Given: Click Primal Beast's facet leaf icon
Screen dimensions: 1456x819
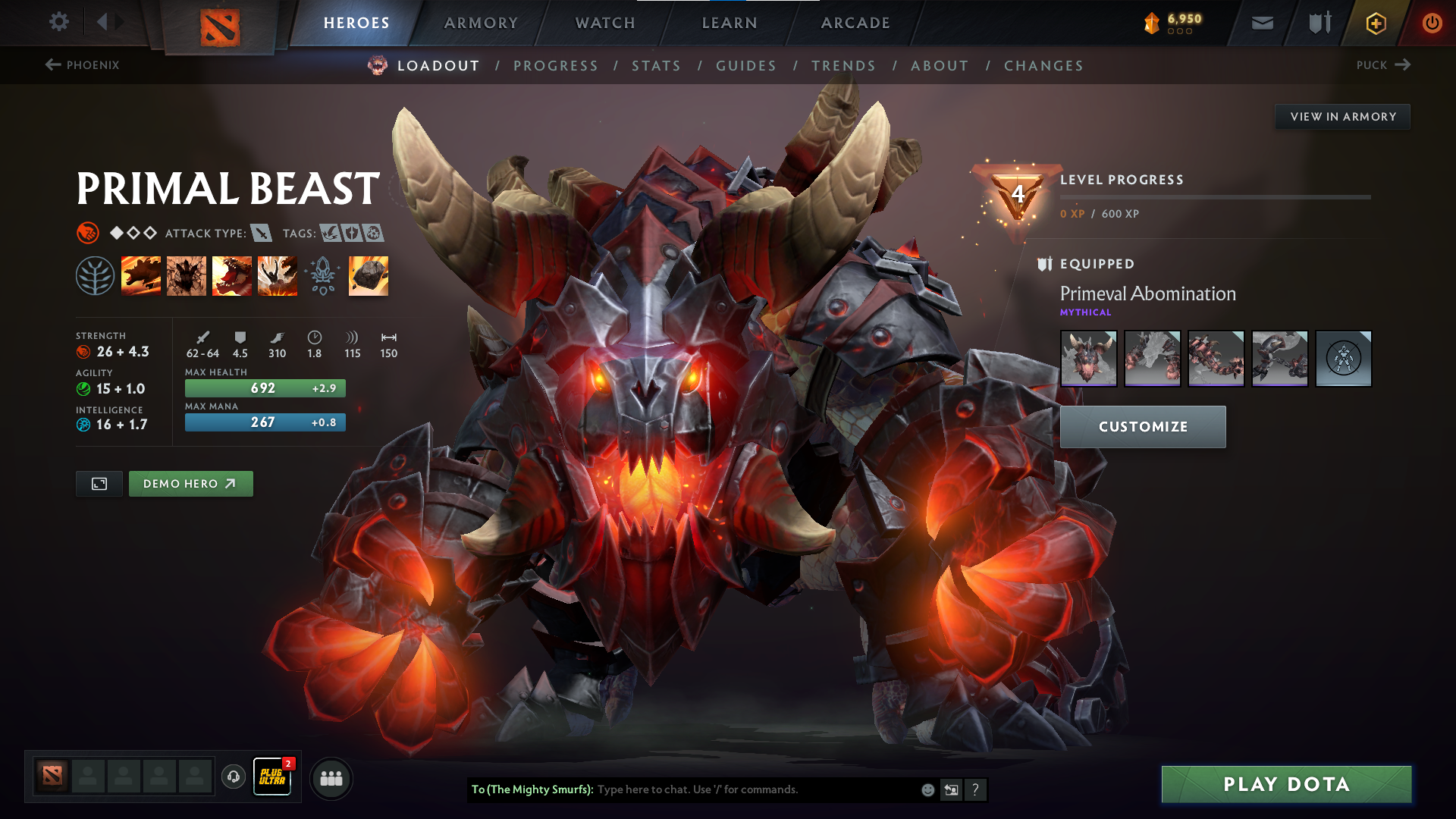Looking at the screenshot, I should pos(96,275).
